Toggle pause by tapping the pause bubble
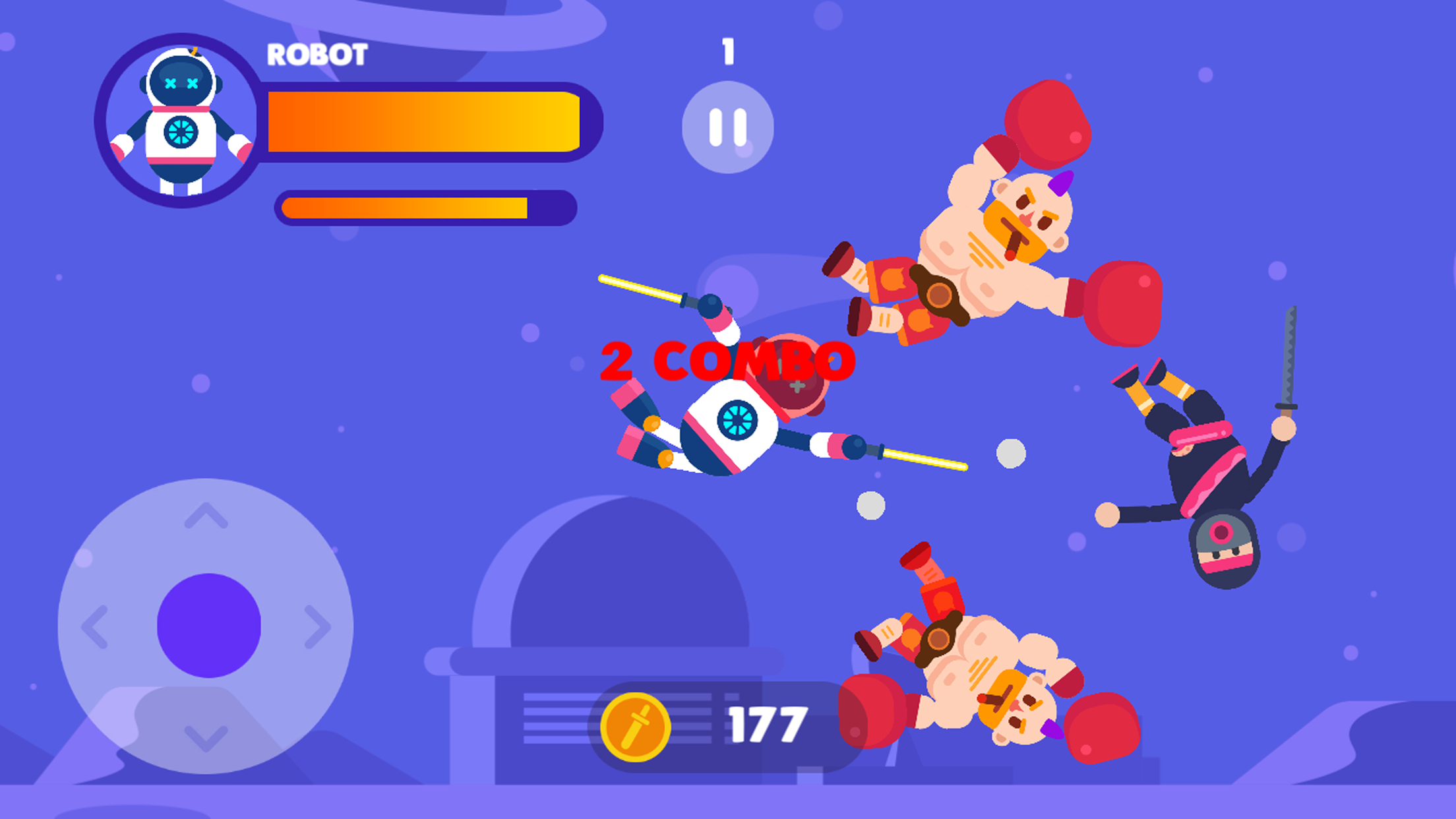Screen dimensions: 1456x819 [727, 125]
